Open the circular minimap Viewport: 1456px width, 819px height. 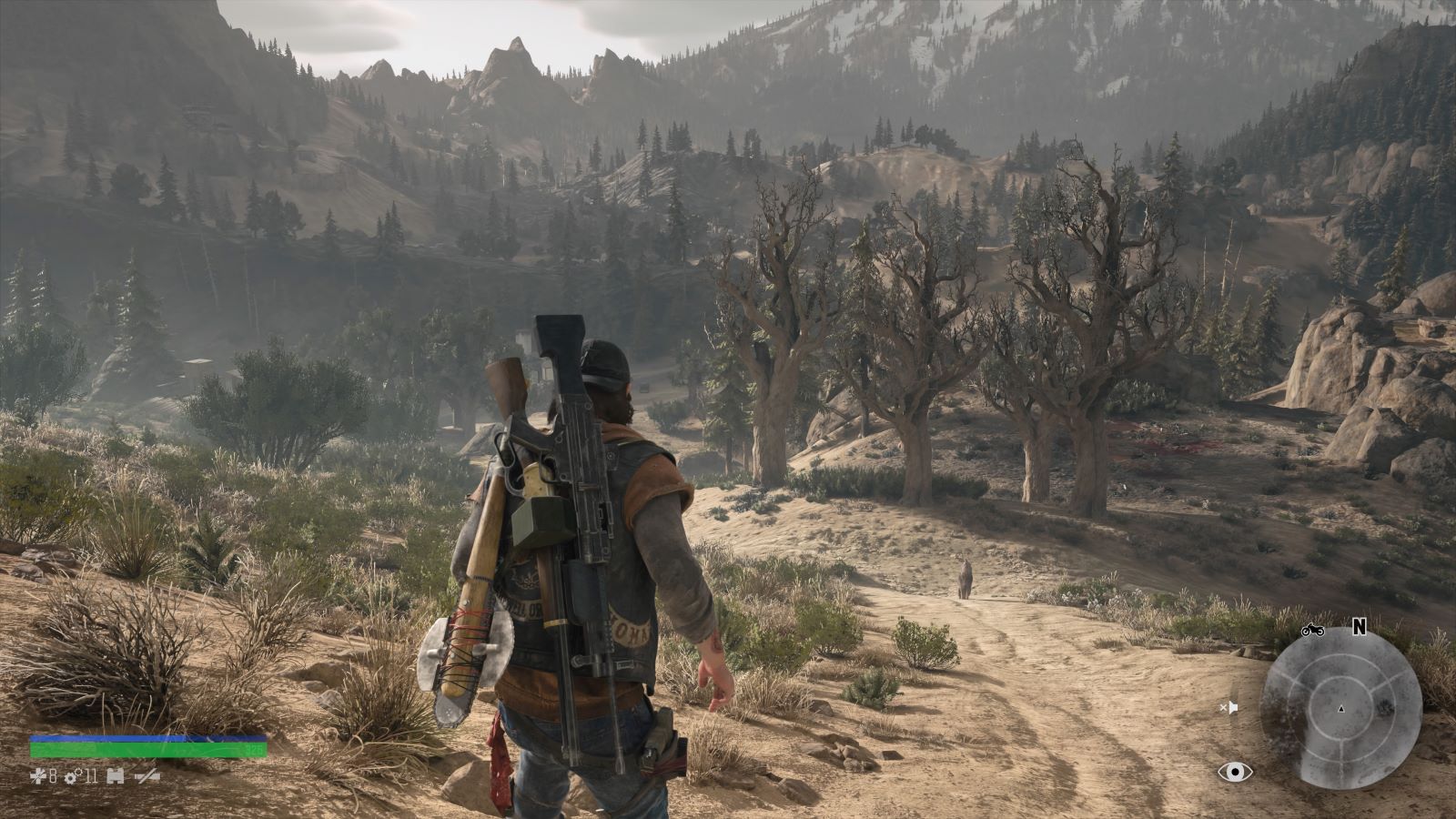click(x=1340, y=708)
